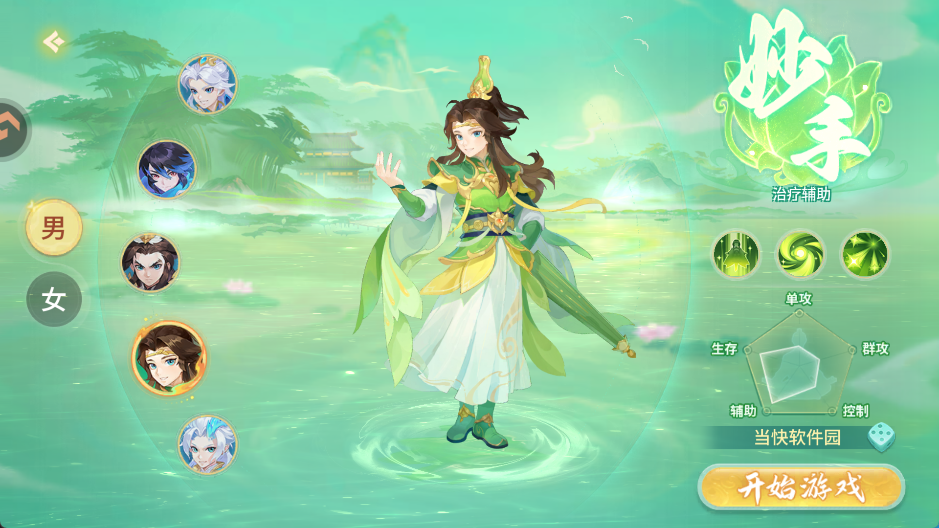Go back using the yellow arrow
Image resolution: width=939 pixels, height=528 pixels.
click(x=53, y=42)
